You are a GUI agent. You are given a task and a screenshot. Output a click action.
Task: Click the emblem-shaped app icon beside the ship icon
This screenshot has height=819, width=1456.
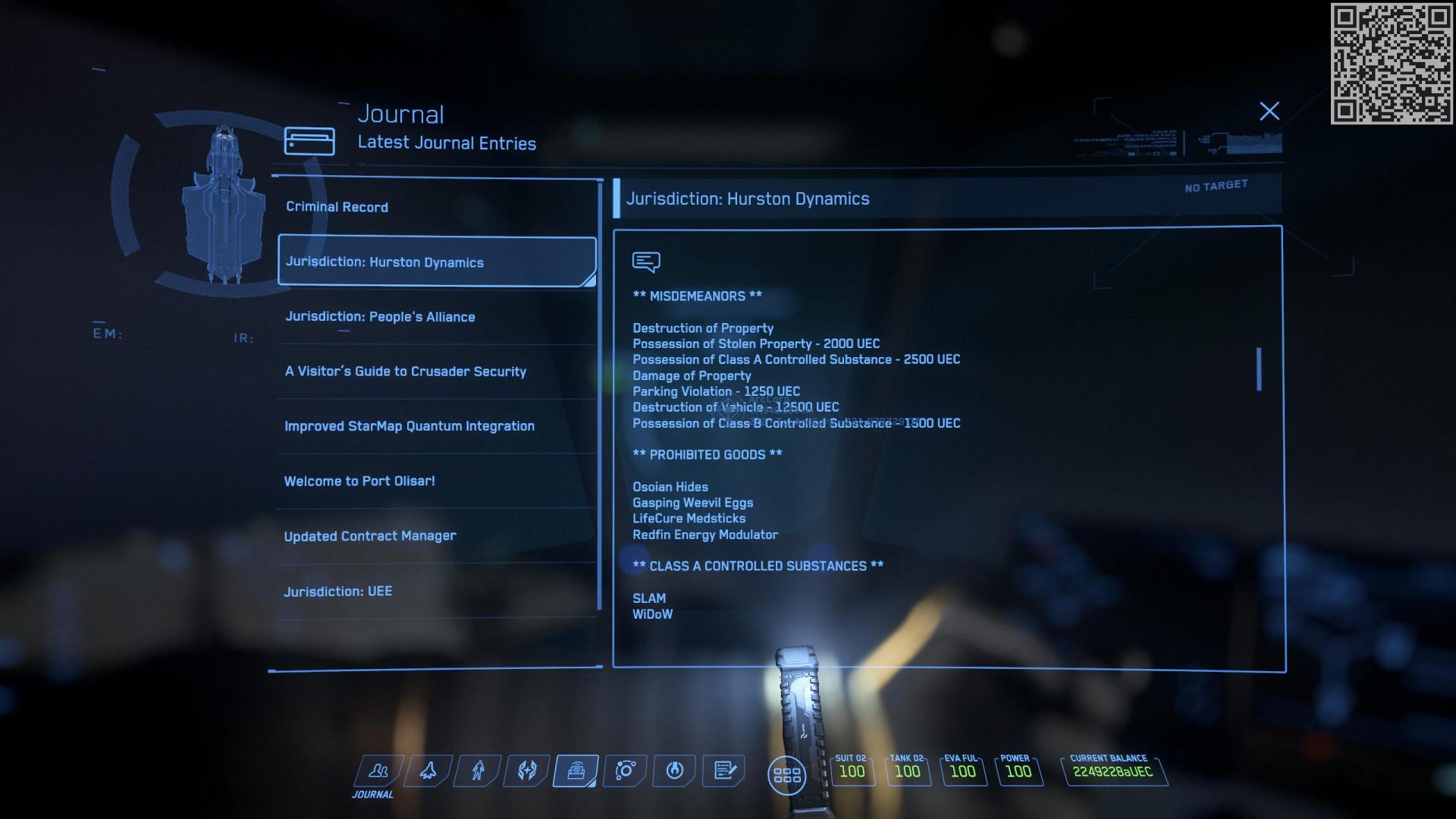click(x=526, y=770)
